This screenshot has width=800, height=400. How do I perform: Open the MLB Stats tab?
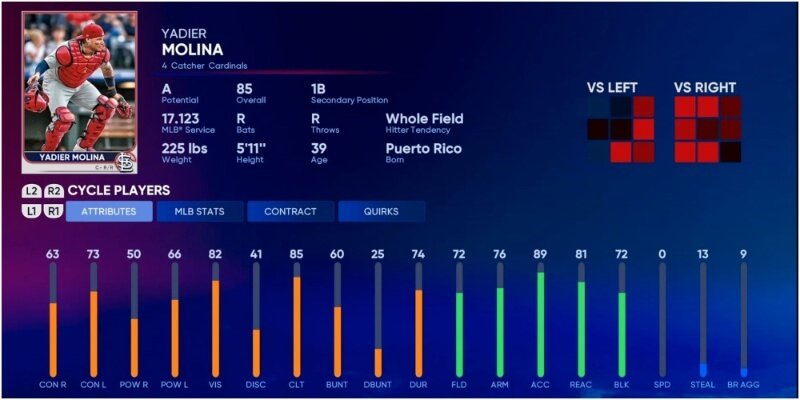[x=200, y=212]
